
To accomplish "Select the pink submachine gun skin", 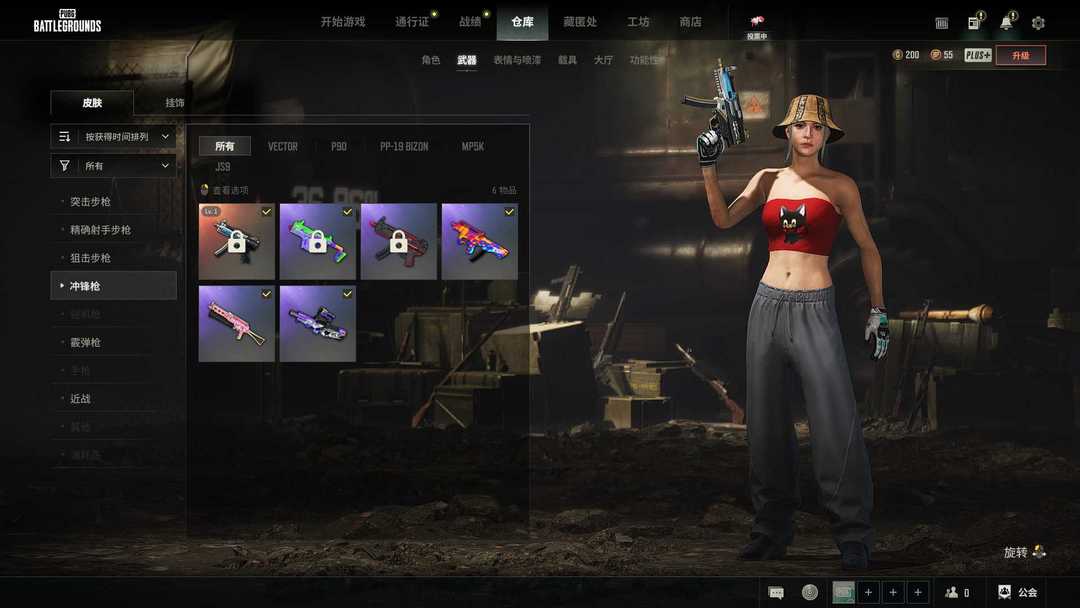I will pyautogui.click(x=237, y=323).
